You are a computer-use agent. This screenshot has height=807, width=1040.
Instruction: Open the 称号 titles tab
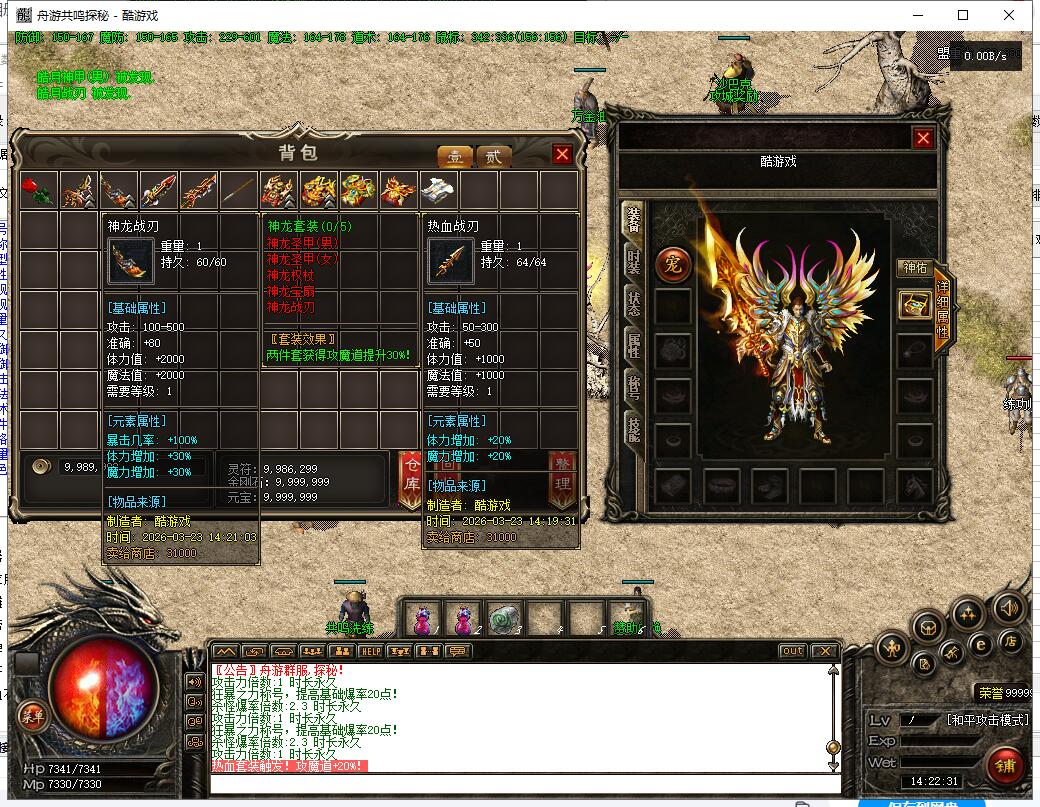pos(633,388)
